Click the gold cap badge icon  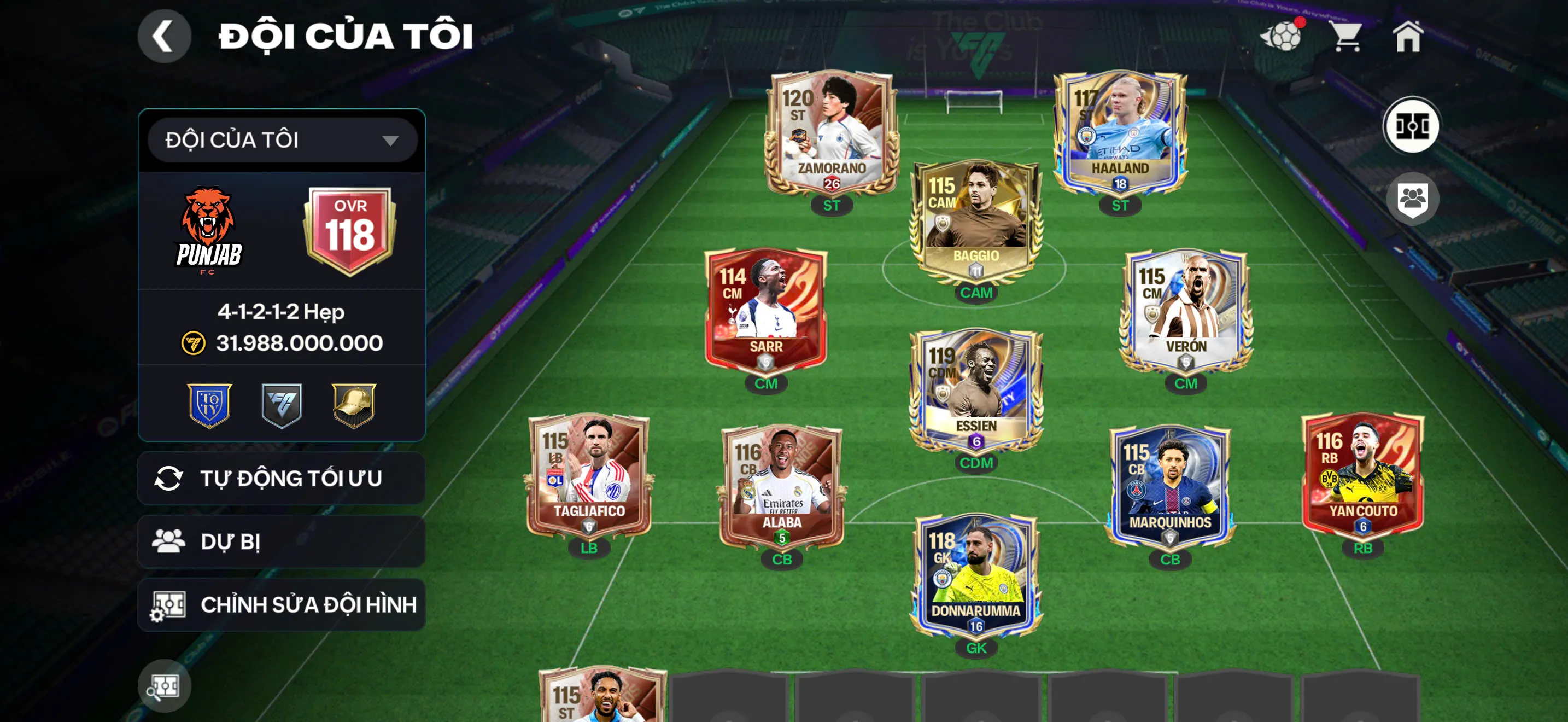pos(354,405)
